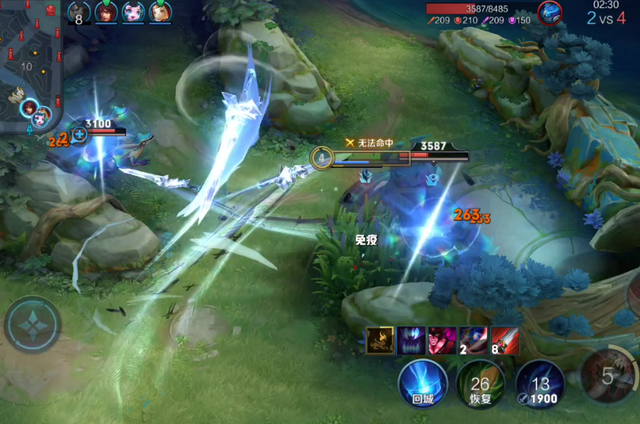Trigger the basic attack button showing 5
640x424 pixels.
(610, 378)
